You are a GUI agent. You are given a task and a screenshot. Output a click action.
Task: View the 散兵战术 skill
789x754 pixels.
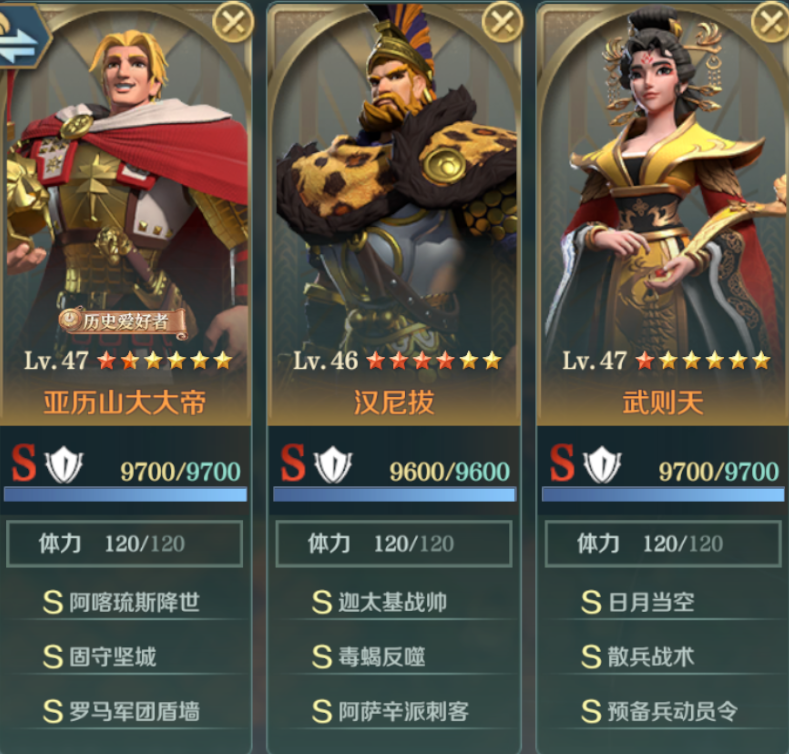click(638, 657)
